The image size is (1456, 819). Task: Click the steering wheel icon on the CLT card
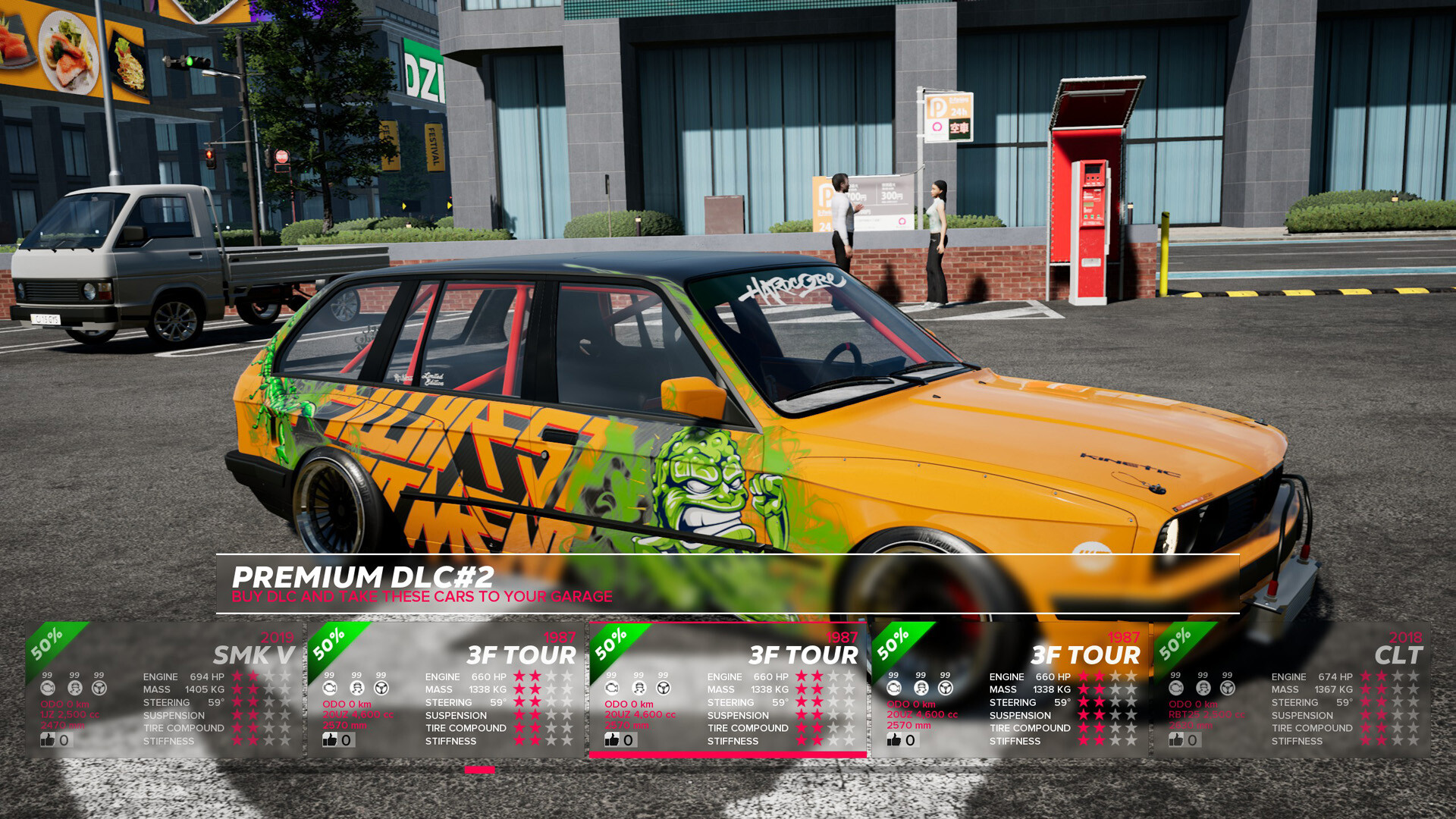click(1226, 689)
